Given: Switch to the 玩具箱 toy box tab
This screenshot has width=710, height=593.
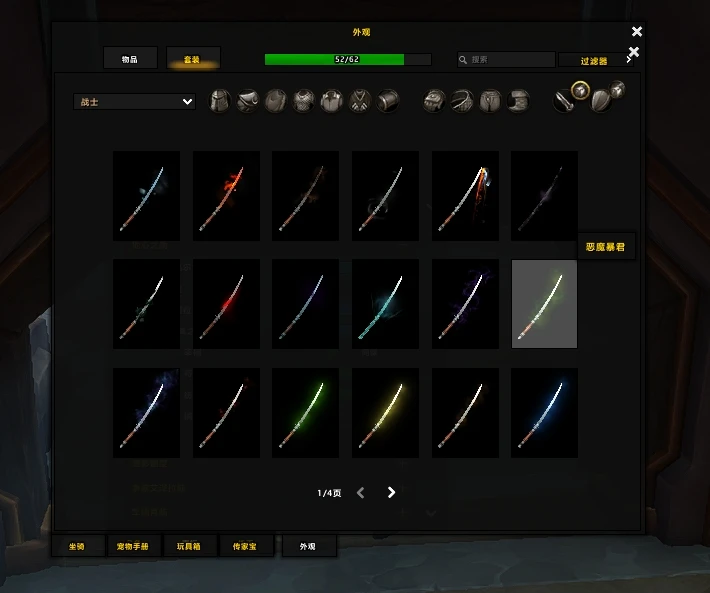Looking at the screenshot, I should pos(189,546).
